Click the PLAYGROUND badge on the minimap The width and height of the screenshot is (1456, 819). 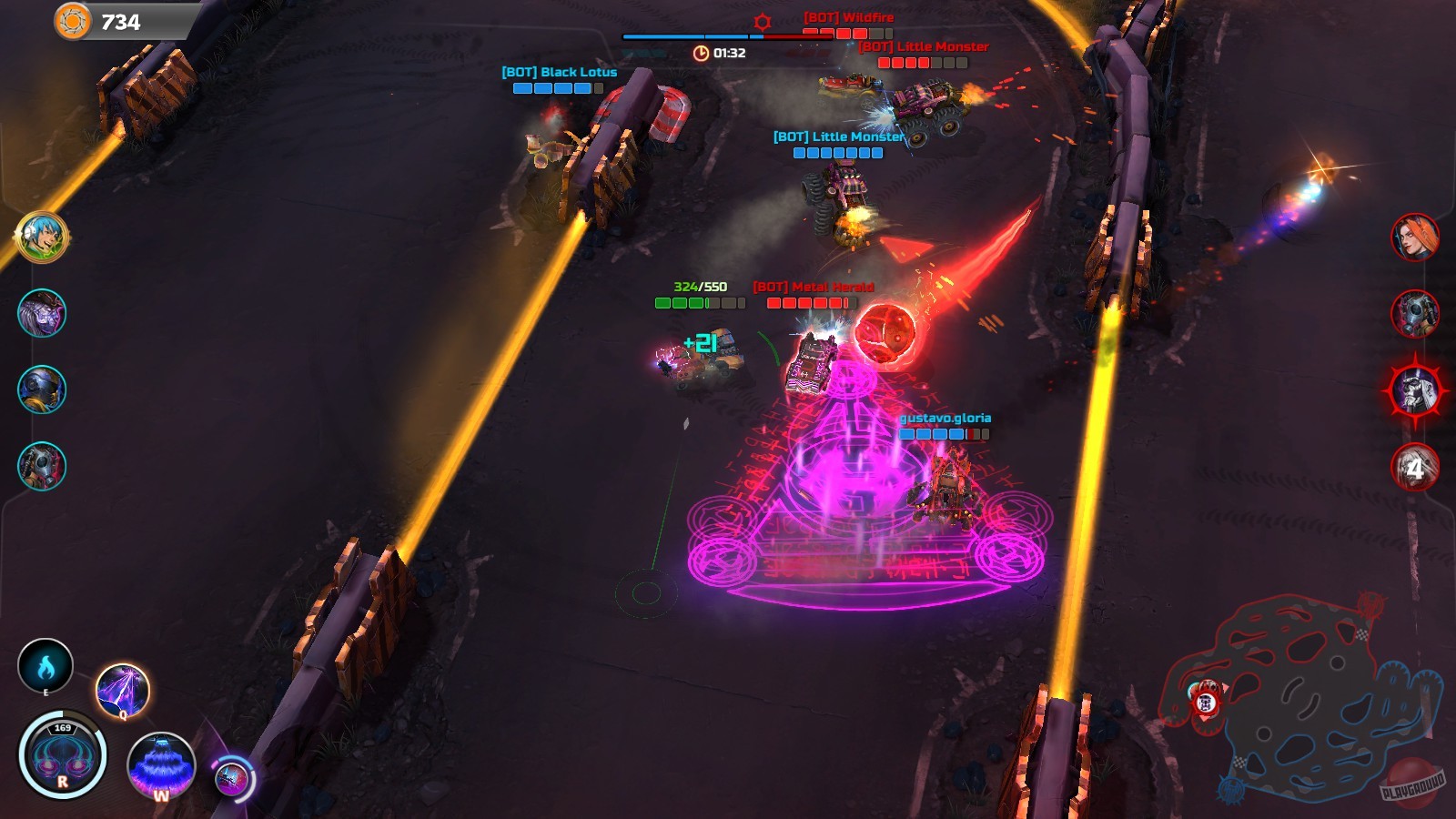[1412, 788]
